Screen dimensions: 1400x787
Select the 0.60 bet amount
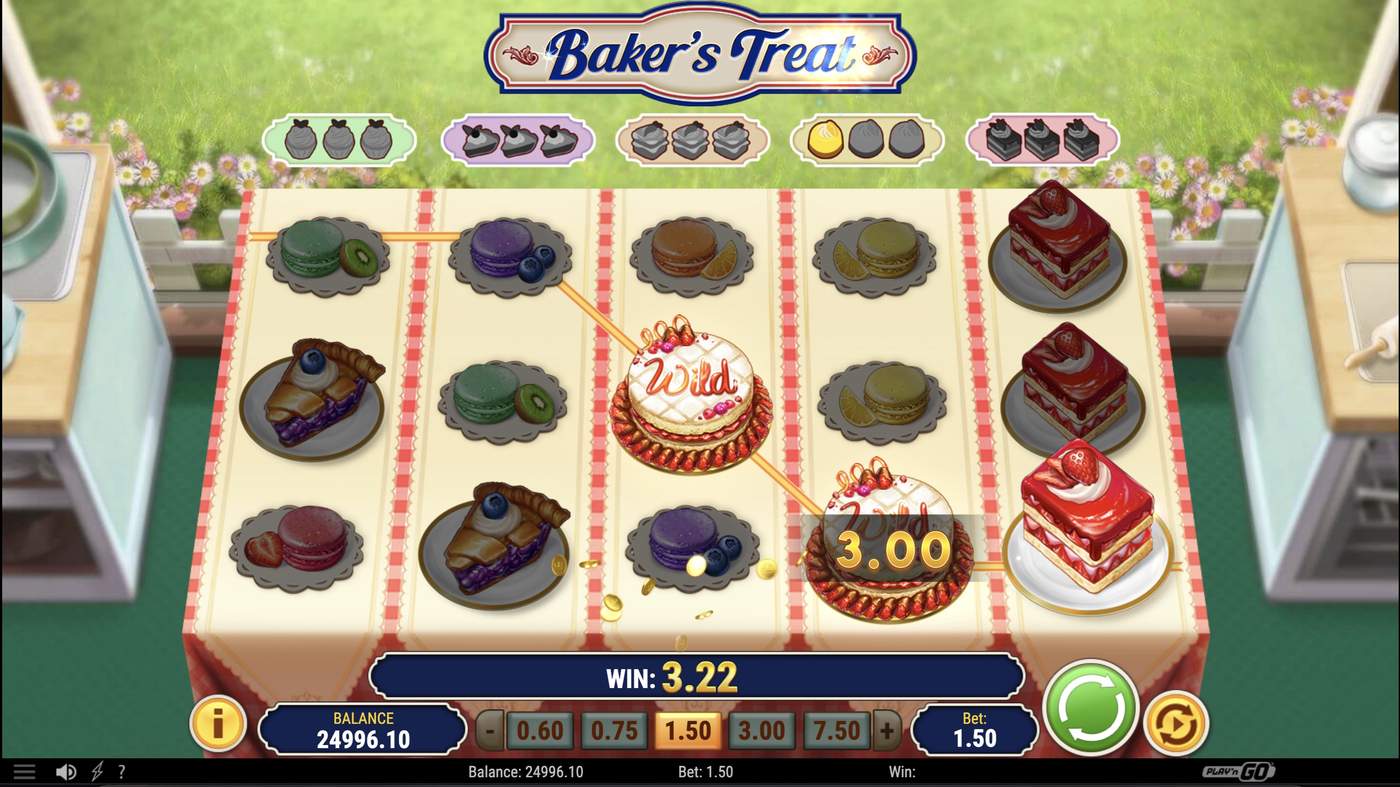[539, 731]
